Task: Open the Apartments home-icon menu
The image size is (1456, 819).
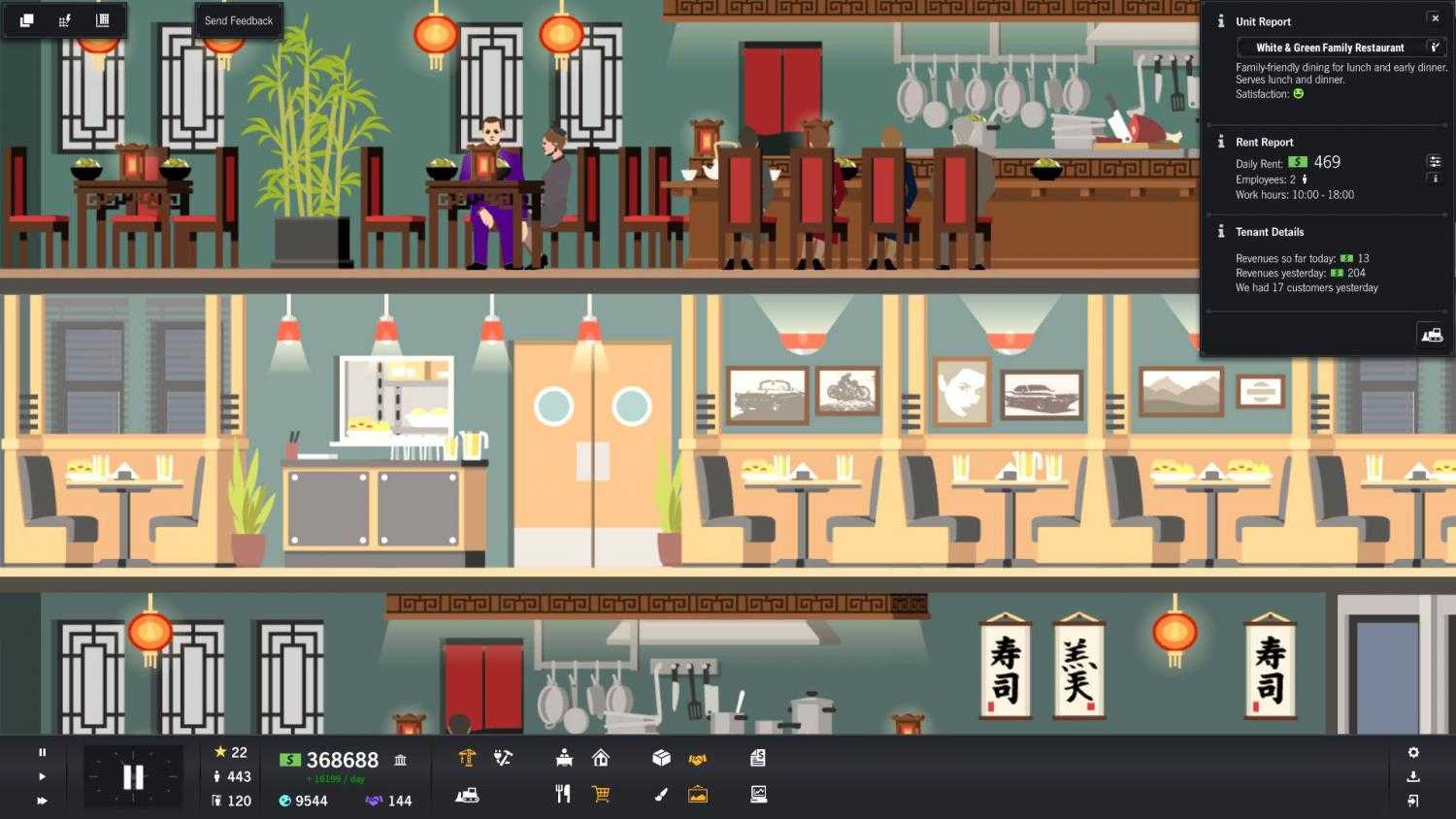Action: 602,758
